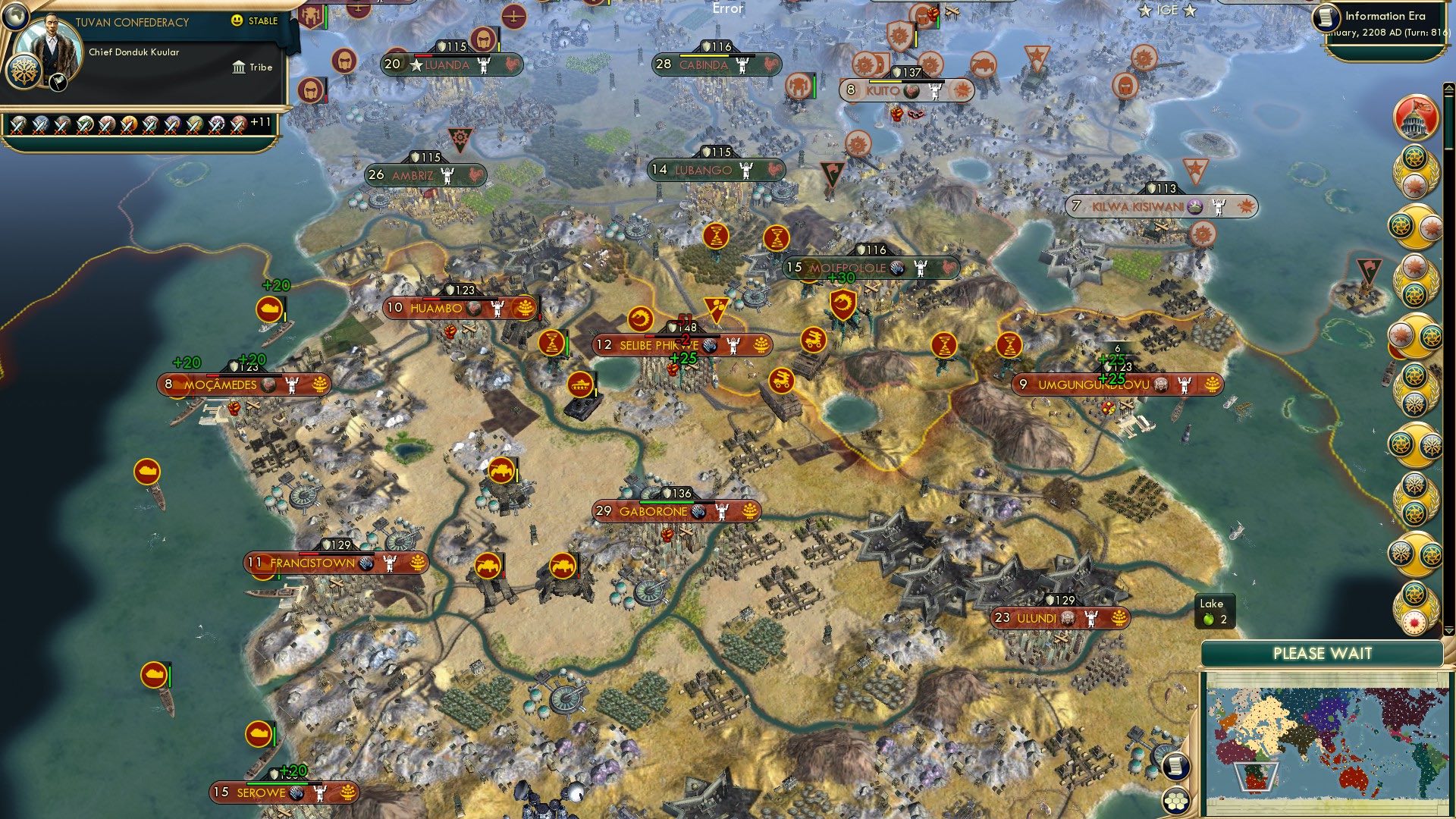
Task: Click the first sword medallion in the wars row
Action: pos(19,125)
